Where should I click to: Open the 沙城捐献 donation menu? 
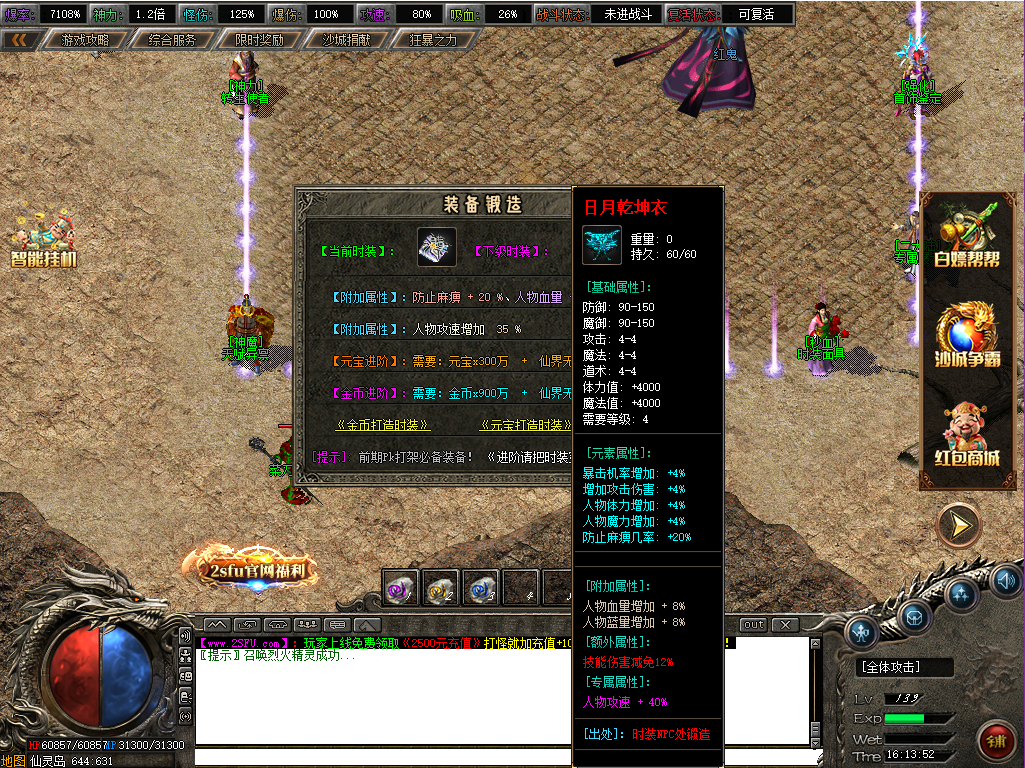click(346, 41)
